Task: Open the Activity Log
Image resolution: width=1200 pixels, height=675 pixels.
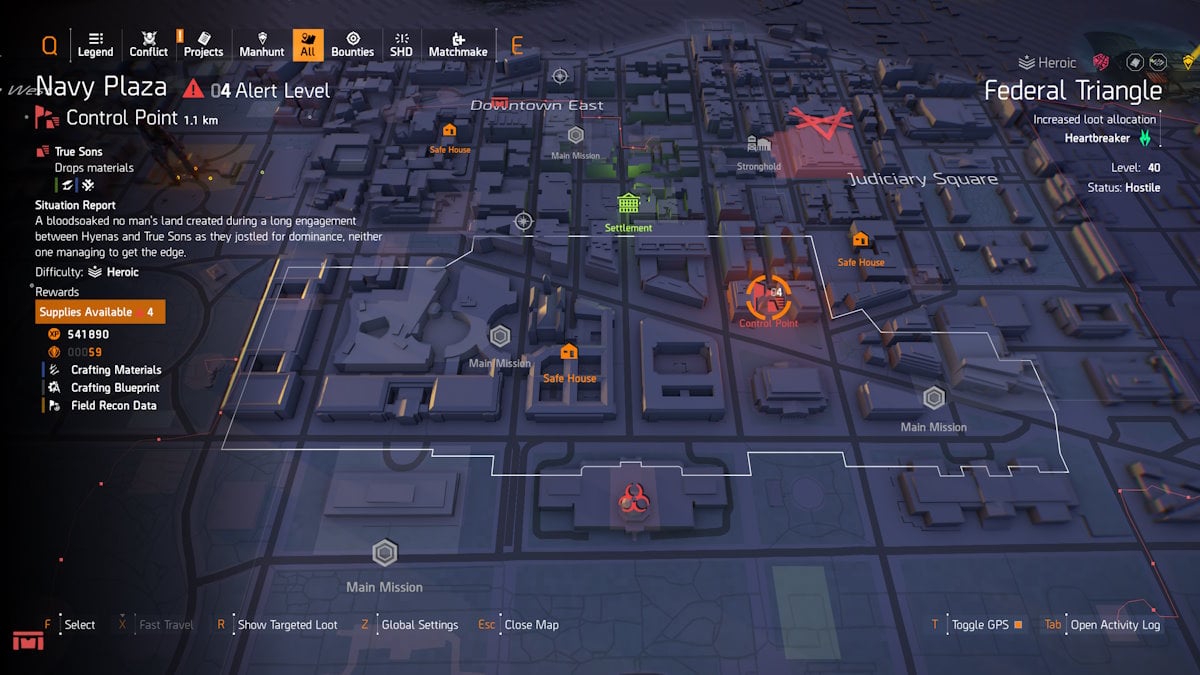Action: tap(1114, 625)
